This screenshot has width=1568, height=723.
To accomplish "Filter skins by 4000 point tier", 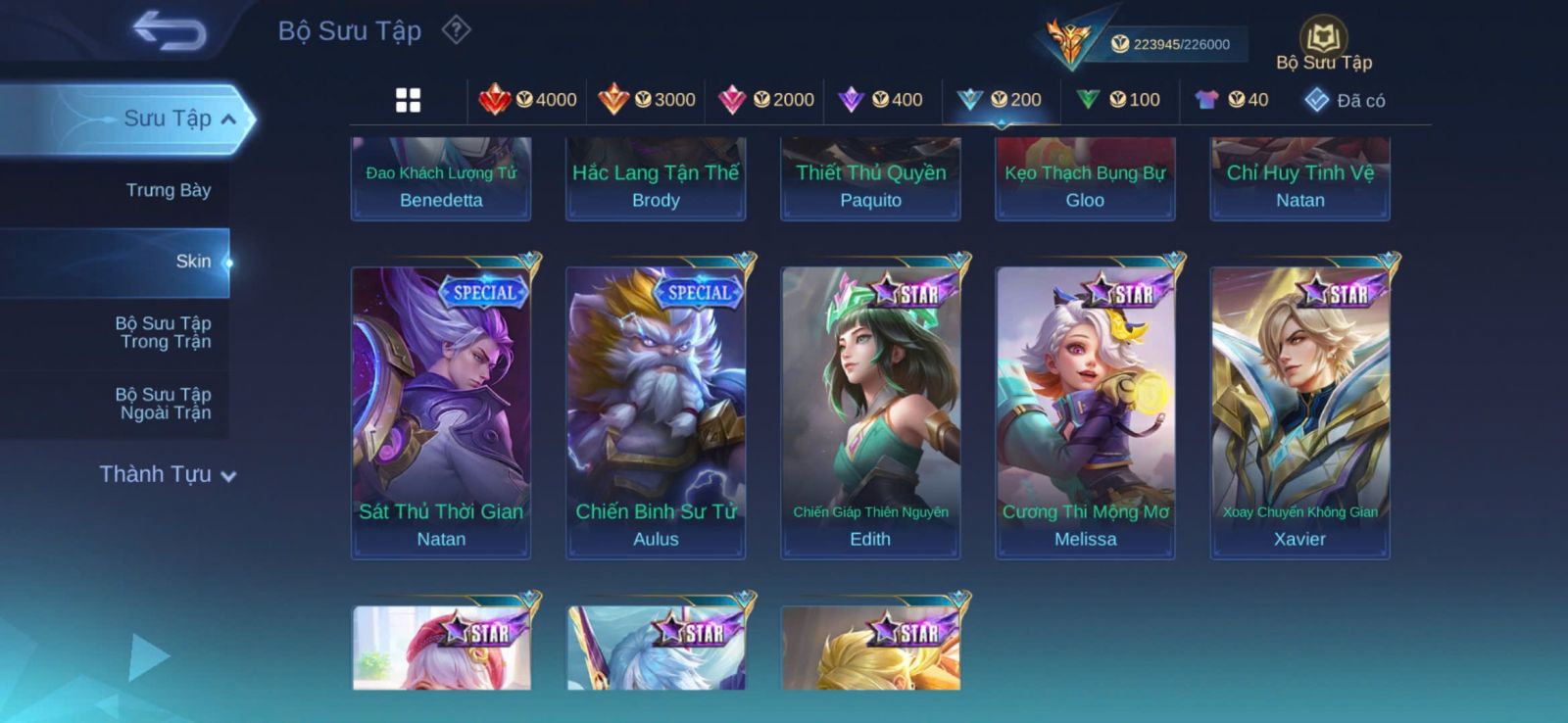I will [x=527, y=100].
